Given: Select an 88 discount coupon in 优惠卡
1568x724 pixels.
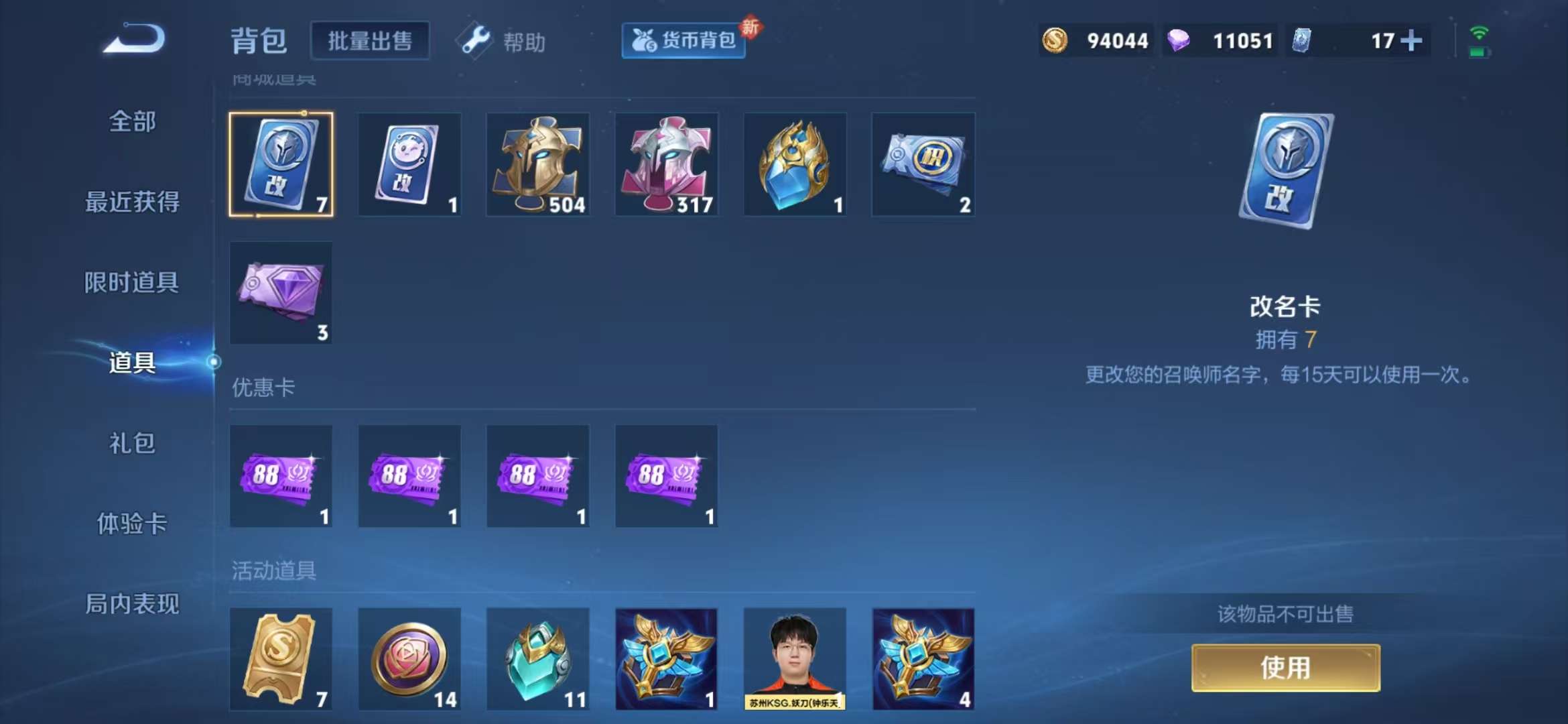Looking at the screenshot, I should (x=281, y=476).
